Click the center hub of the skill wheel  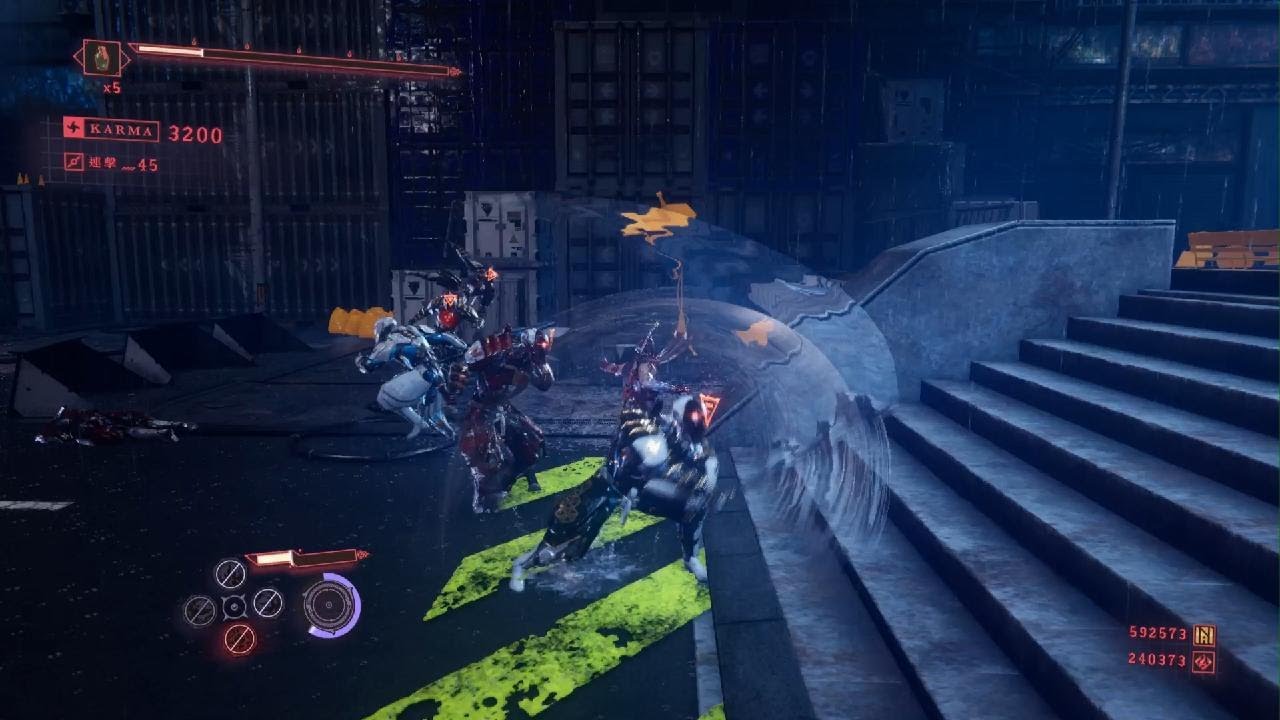point(234,606)
